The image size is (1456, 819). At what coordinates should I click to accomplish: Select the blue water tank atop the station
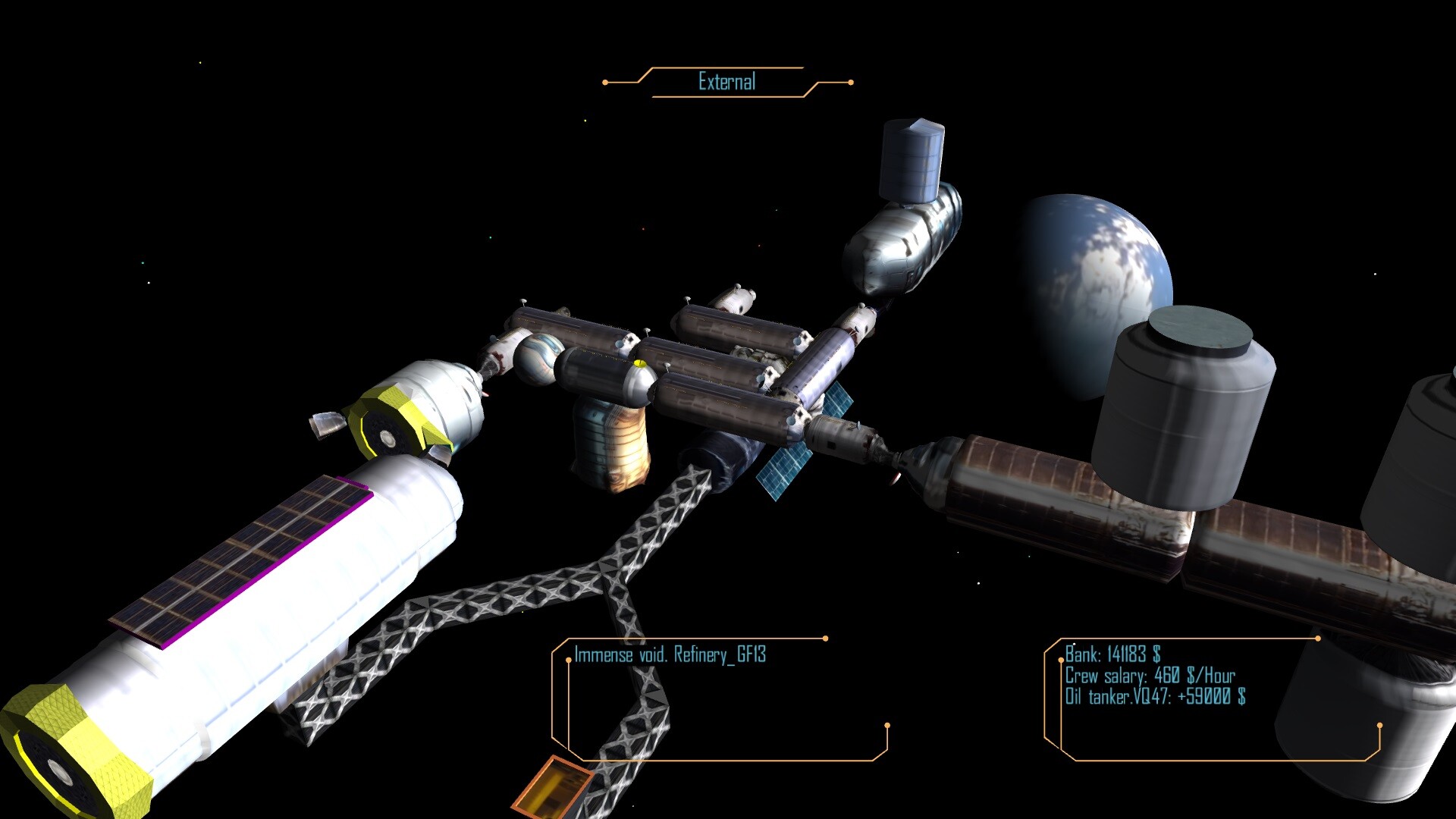[912, 159]
